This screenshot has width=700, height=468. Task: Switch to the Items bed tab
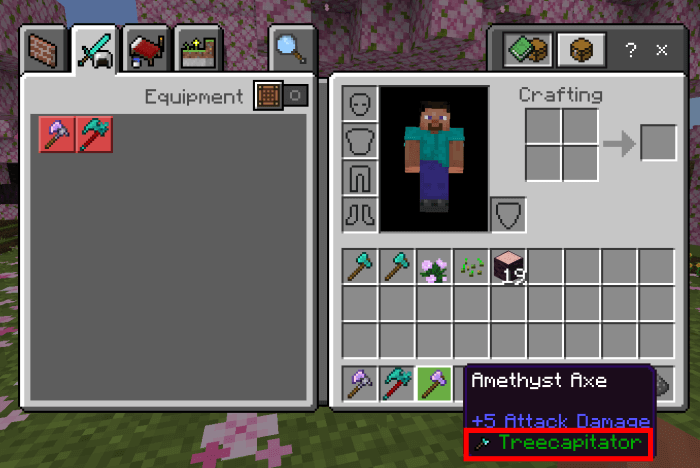click(x=146, y=47)
